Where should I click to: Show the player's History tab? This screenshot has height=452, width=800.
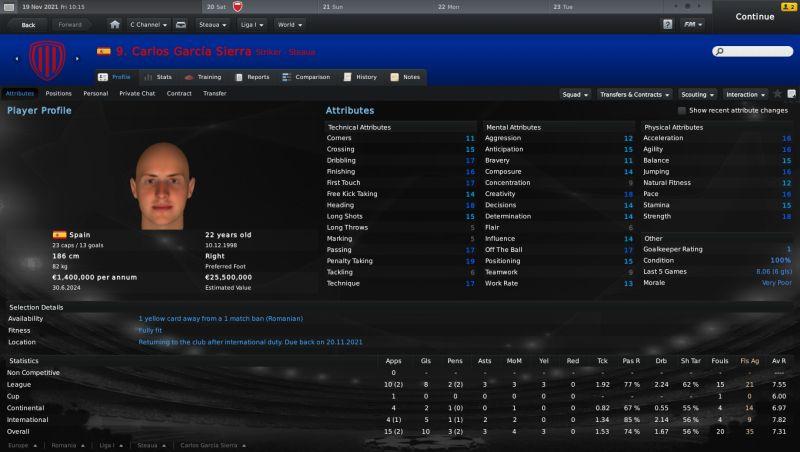tap(361, 77)
